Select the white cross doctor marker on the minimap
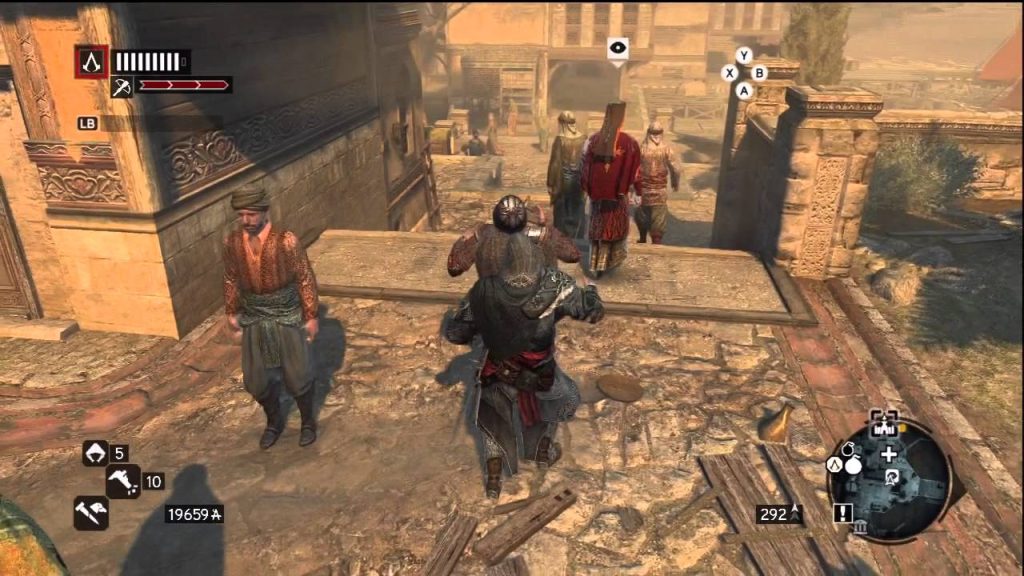 [x=888, y=453]
